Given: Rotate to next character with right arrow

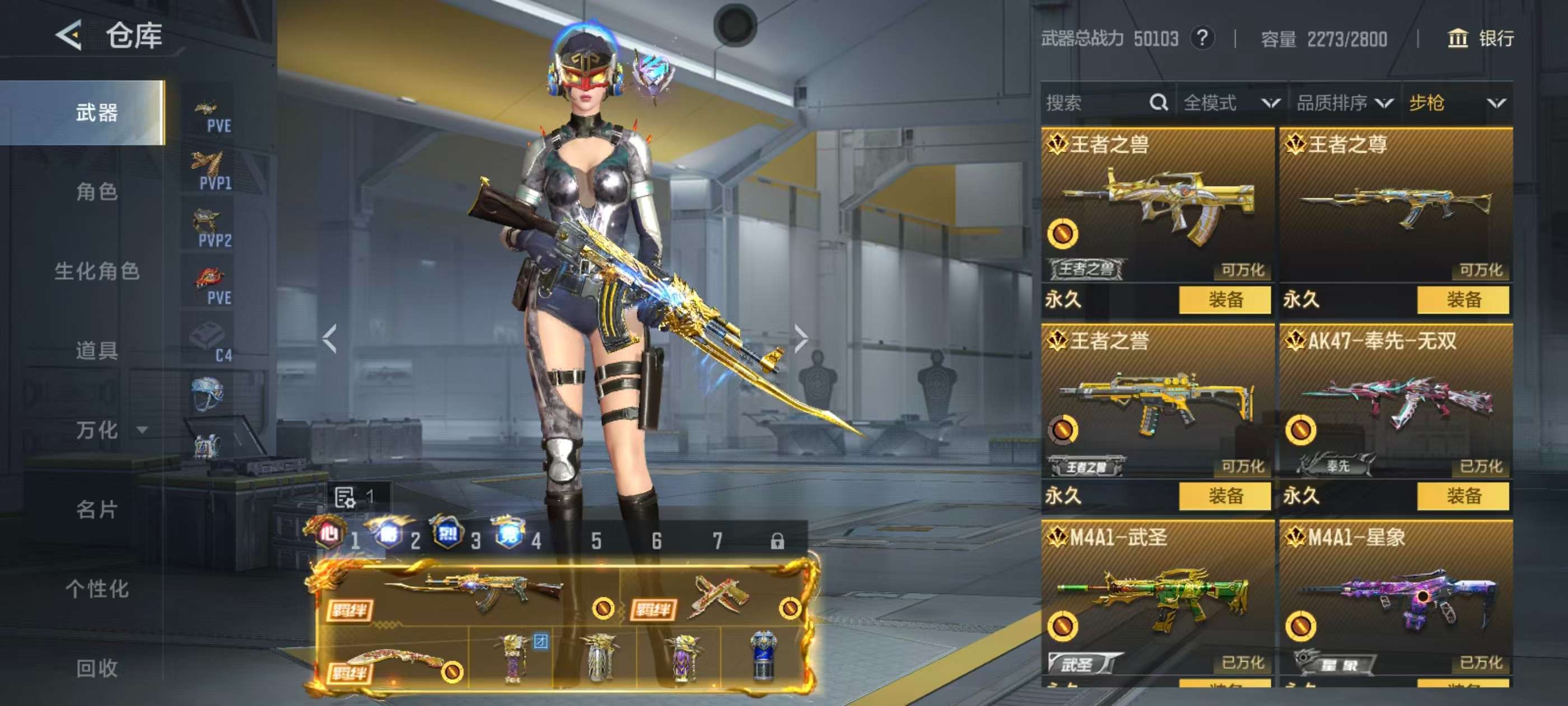Looking at the screenshot, I should pyautogui.click(x=801, y=338).
